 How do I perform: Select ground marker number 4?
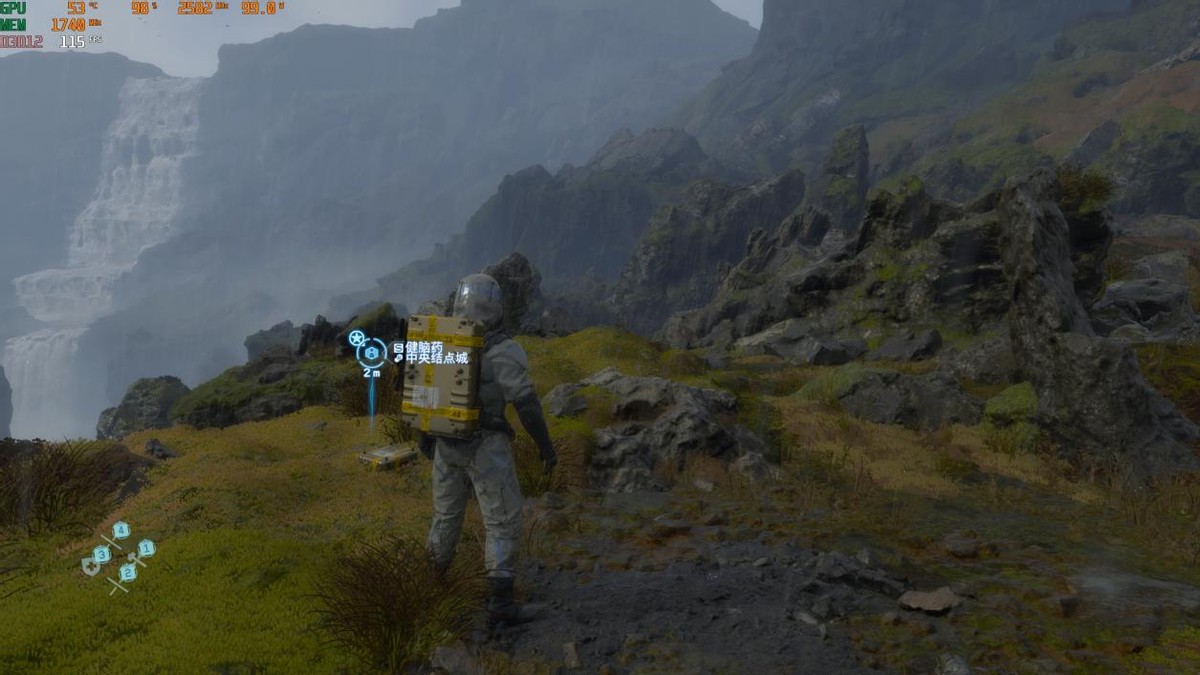pyautogui.click(x=121, y=530)
